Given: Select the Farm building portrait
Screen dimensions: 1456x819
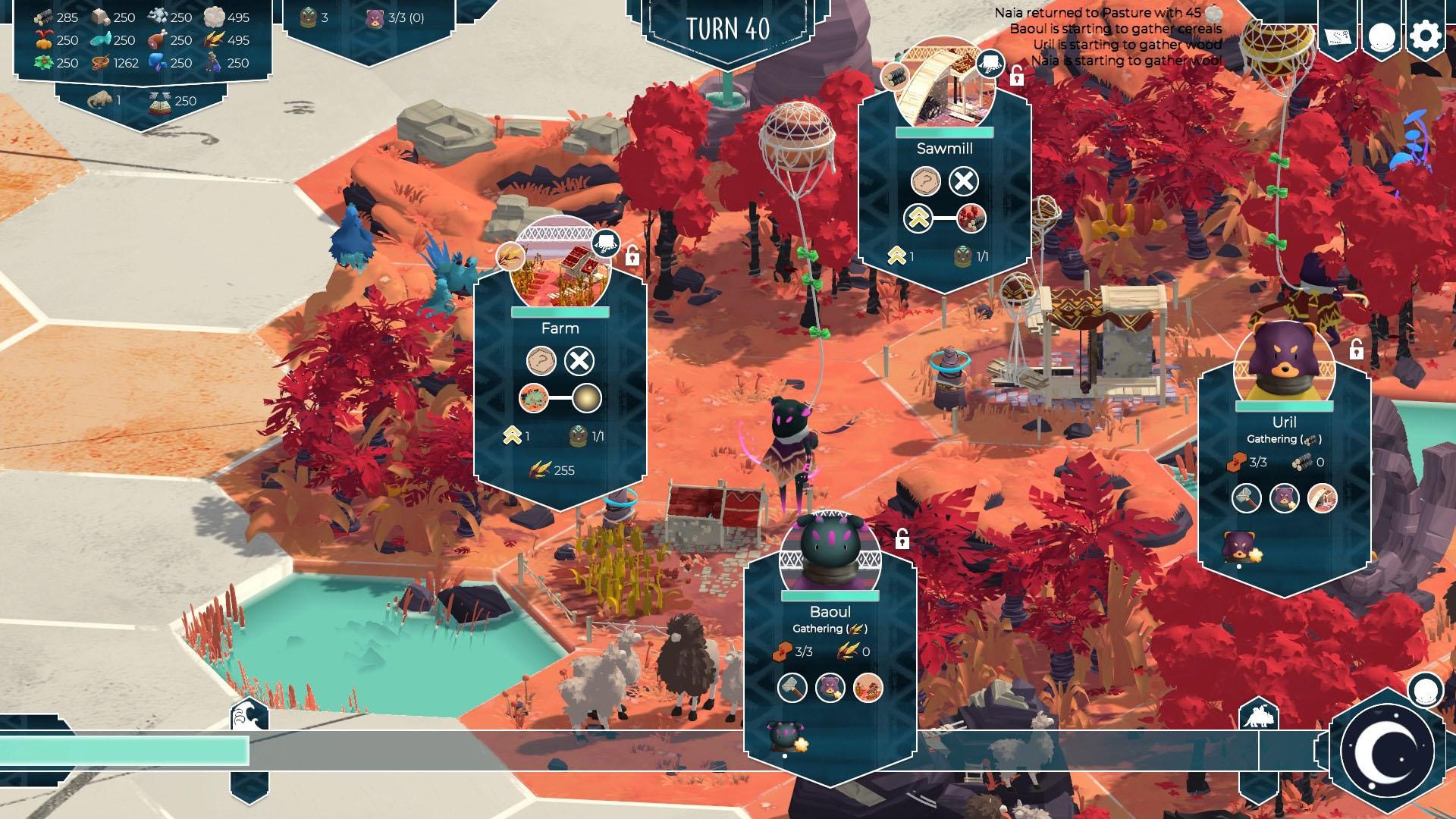Looking at the screenshot, I should 560,265.
